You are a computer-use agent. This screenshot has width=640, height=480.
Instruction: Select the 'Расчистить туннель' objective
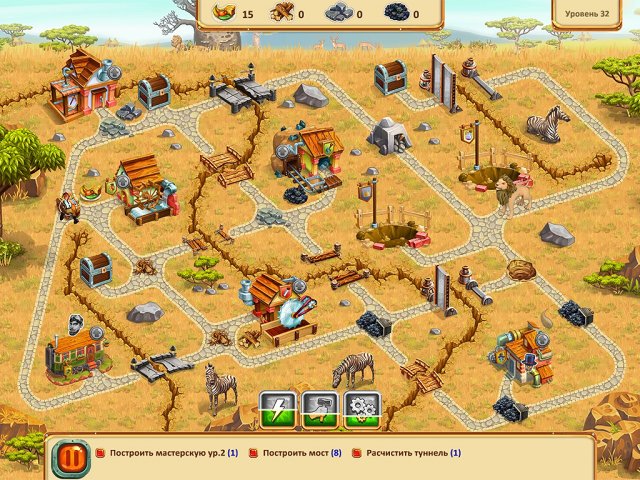point(412,453)
